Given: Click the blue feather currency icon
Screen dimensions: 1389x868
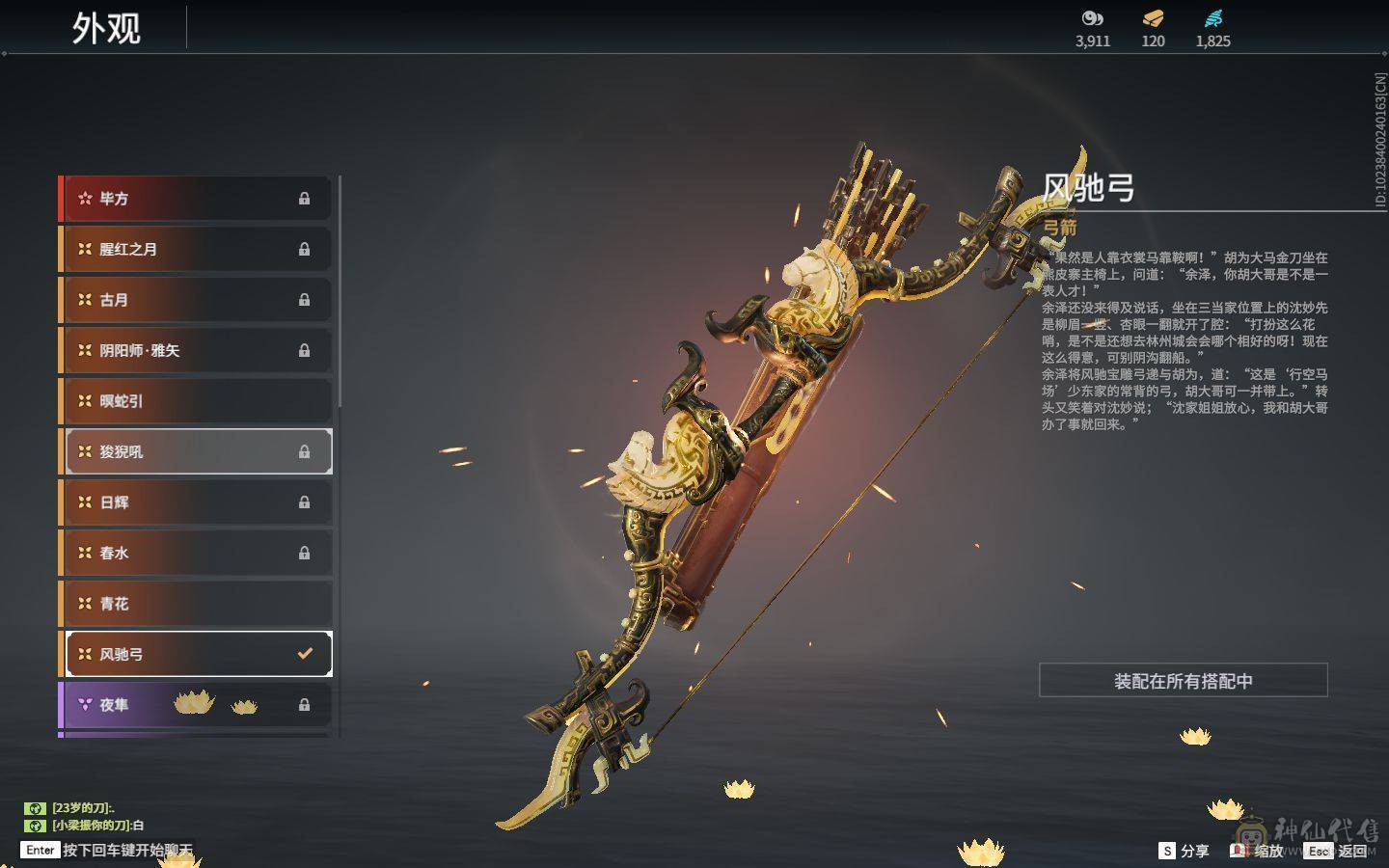Looking at the screenshot, I should 1212,18.
